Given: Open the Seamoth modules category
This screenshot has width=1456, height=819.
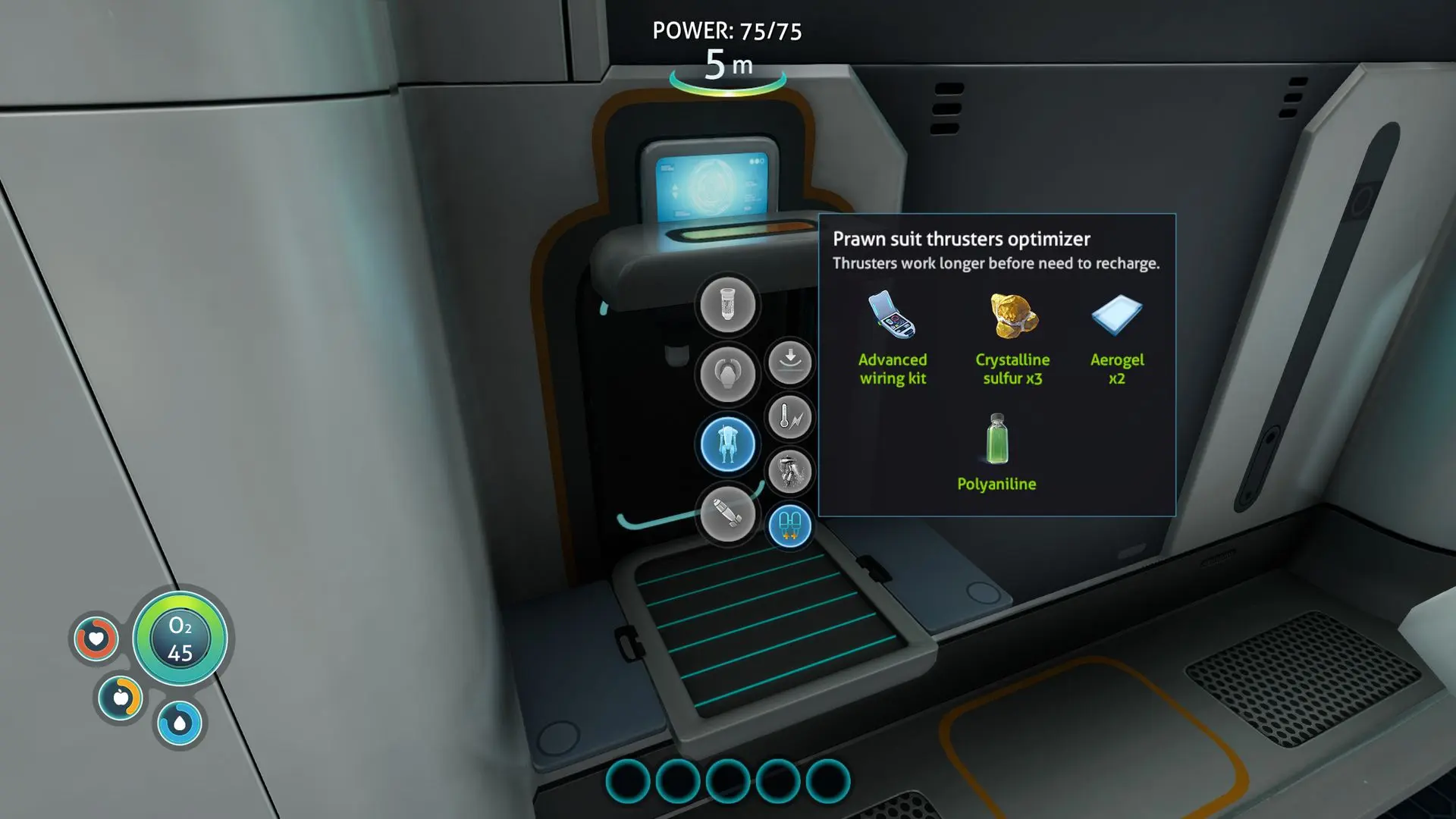Looking at the screenshot, I should click(x=727, y=374).
